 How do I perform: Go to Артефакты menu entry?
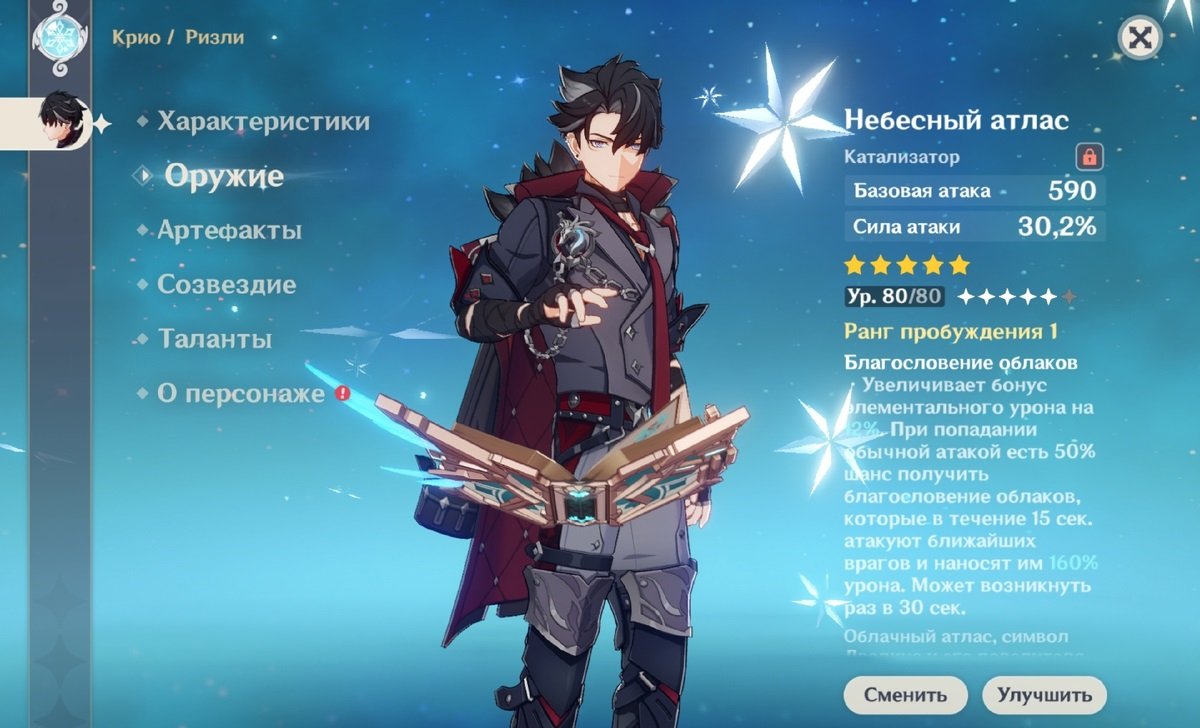tap(229, 231)
